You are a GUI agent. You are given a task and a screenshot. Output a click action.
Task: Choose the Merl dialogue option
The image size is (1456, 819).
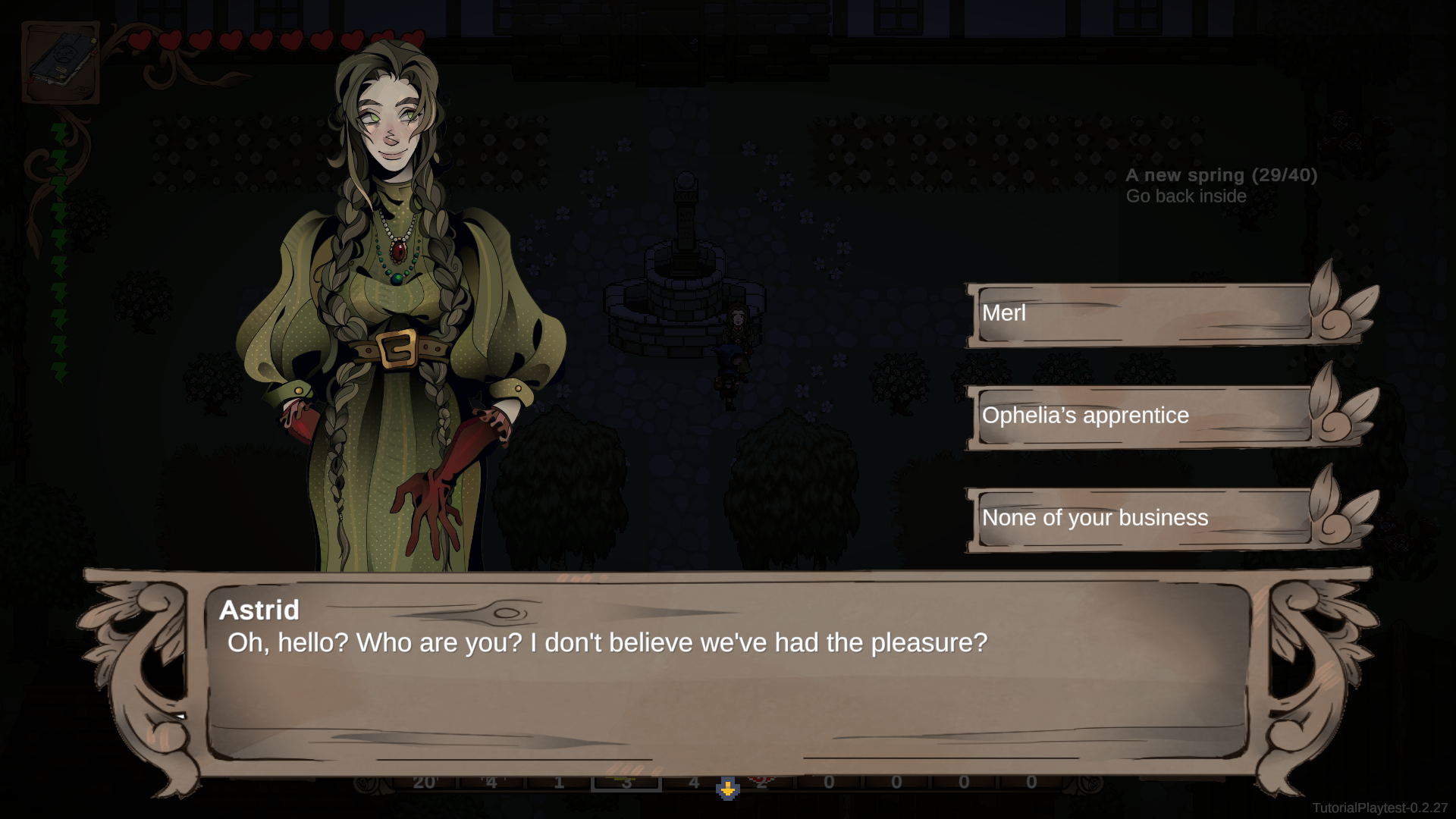click(1137, 313)
